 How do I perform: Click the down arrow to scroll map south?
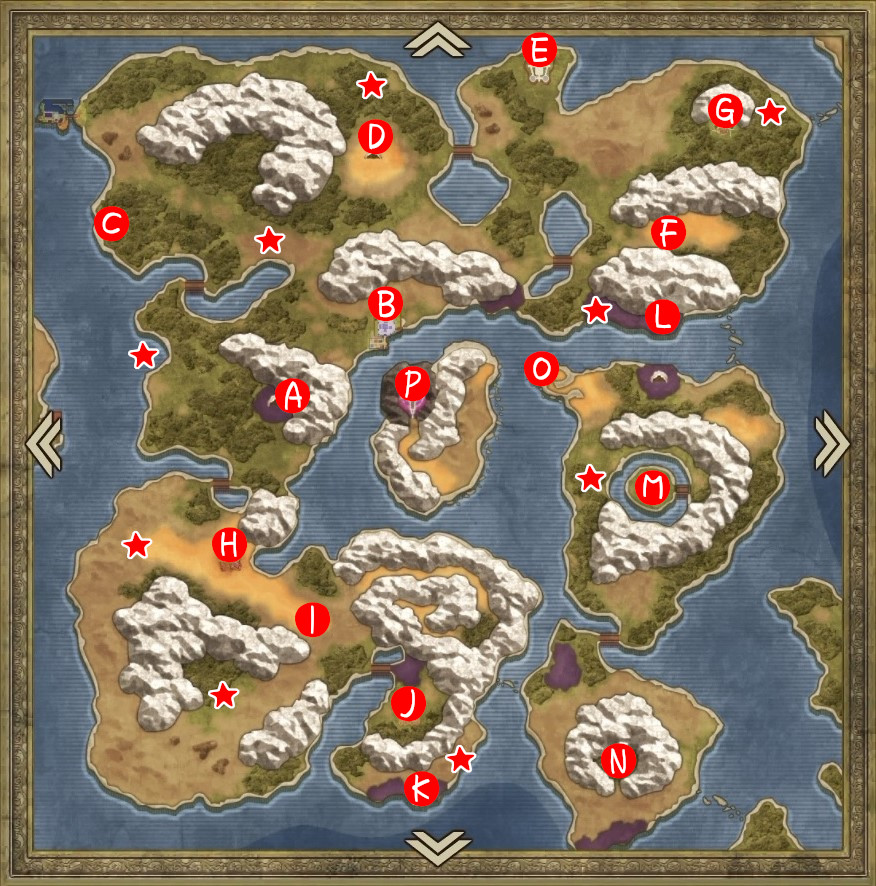point(438,845)
